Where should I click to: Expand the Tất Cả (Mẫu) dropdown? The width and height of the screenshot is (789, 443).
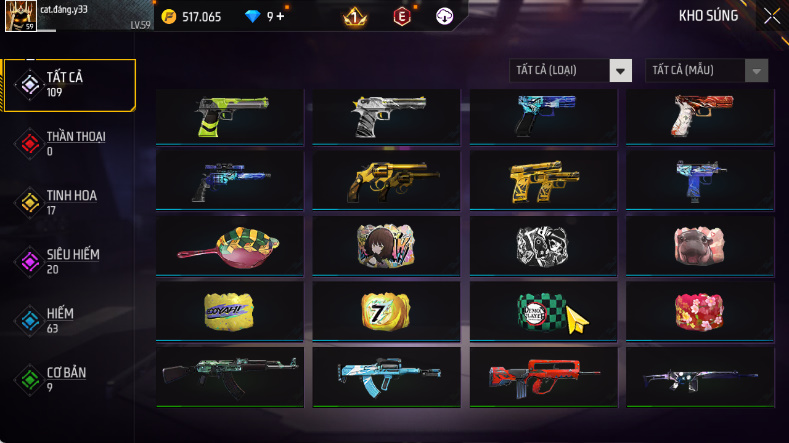757,71
